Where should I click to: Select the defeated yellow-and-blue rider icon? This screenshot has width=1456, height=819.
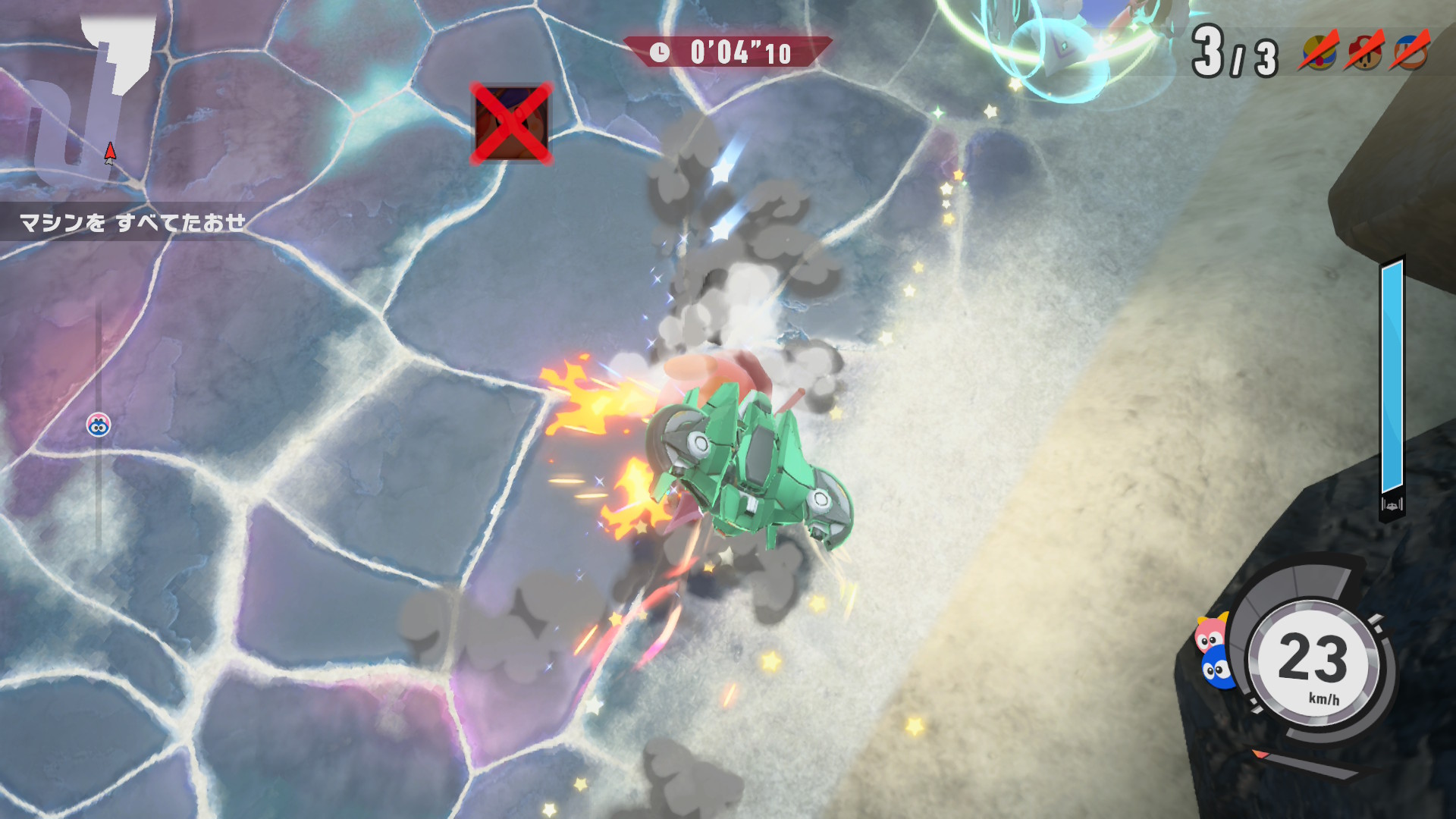pos(1319,52)
